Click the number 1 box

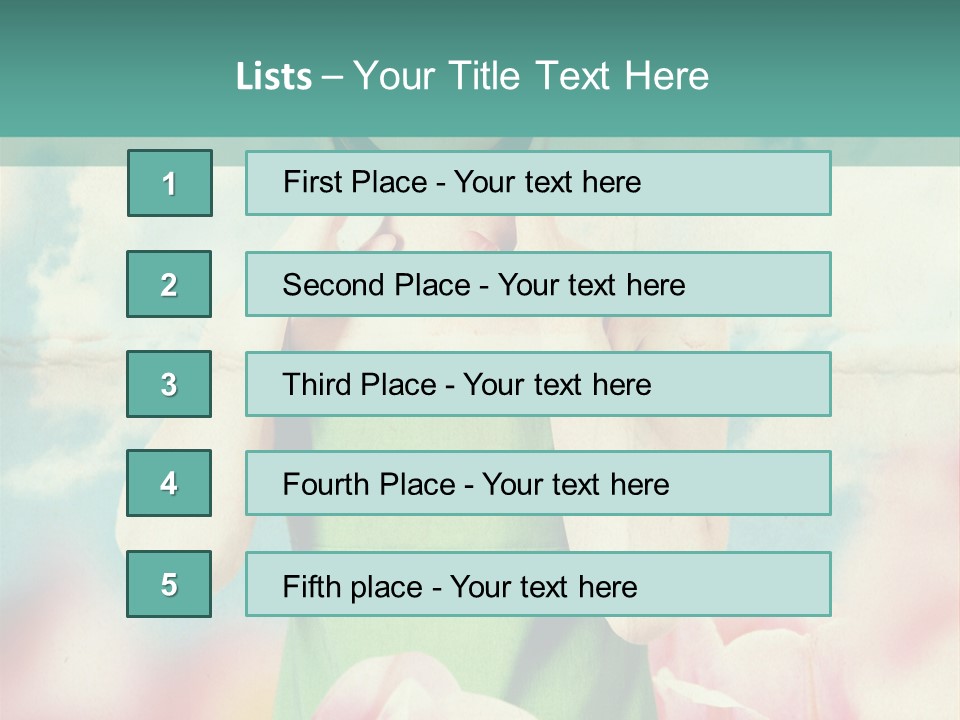point(170,183)
